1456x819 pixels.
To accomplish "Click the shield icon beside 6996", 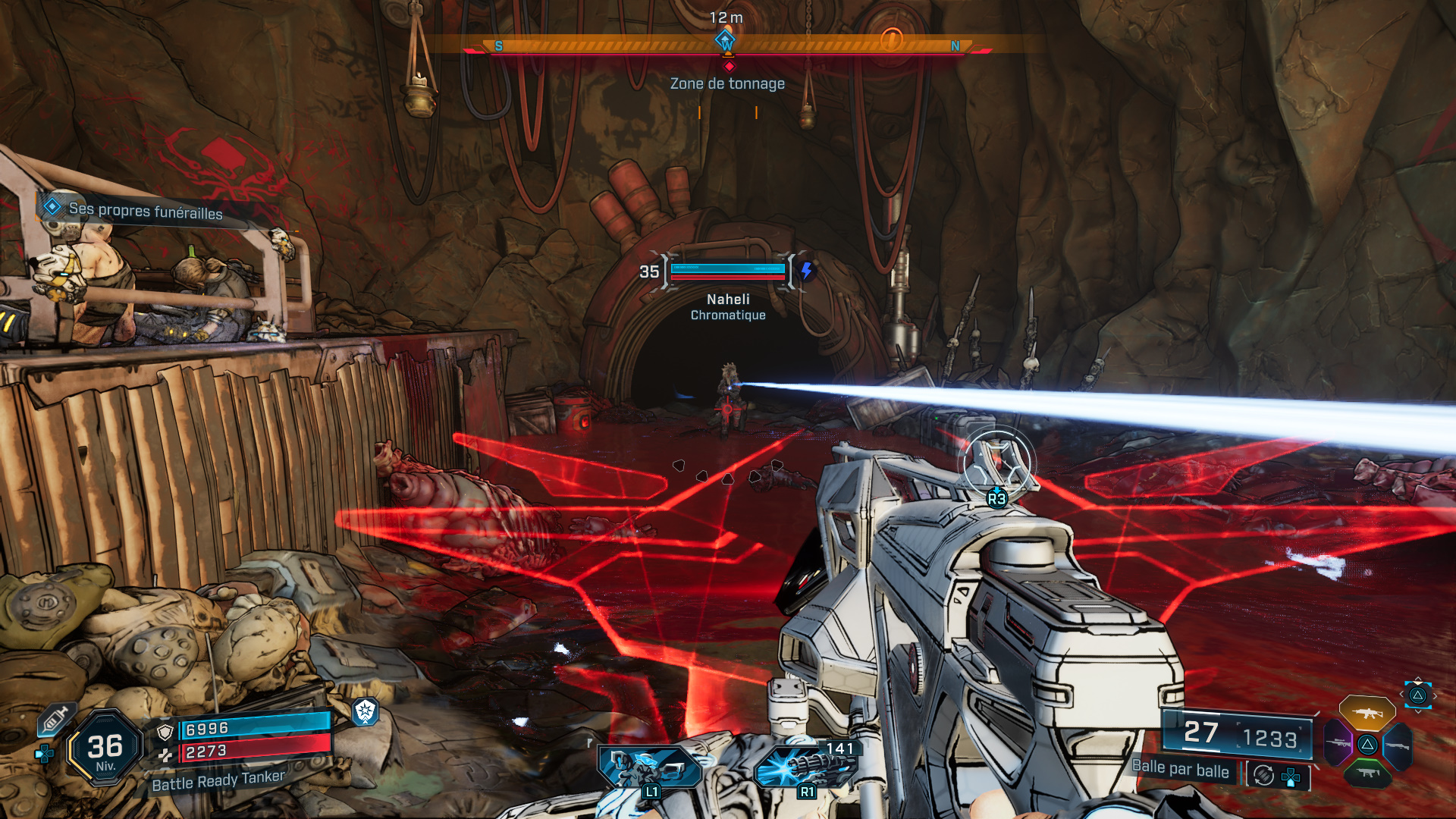I will click(165, 732).
